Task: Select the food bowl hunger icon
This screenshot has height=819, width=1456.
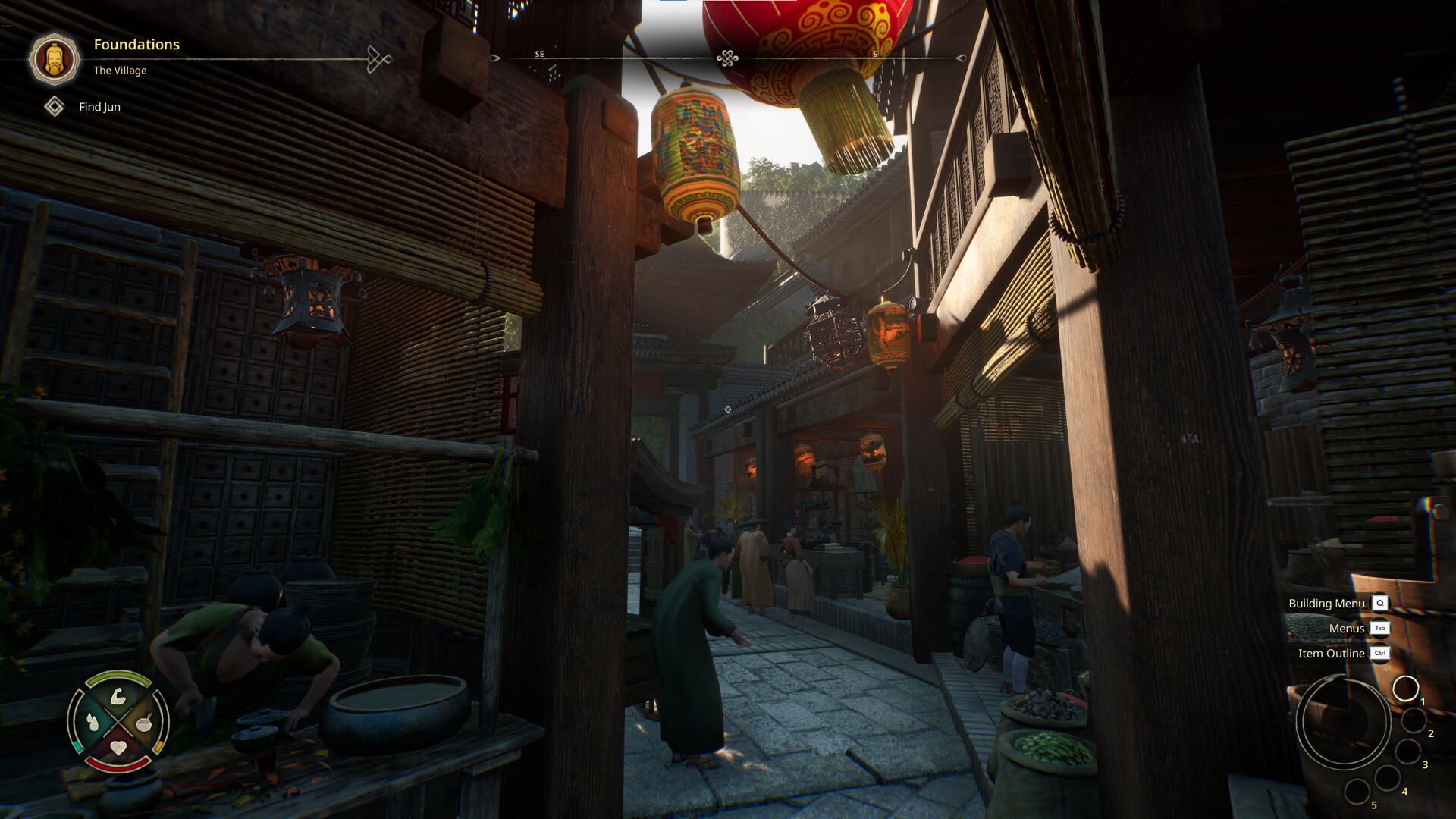Action: click(144, 722)
